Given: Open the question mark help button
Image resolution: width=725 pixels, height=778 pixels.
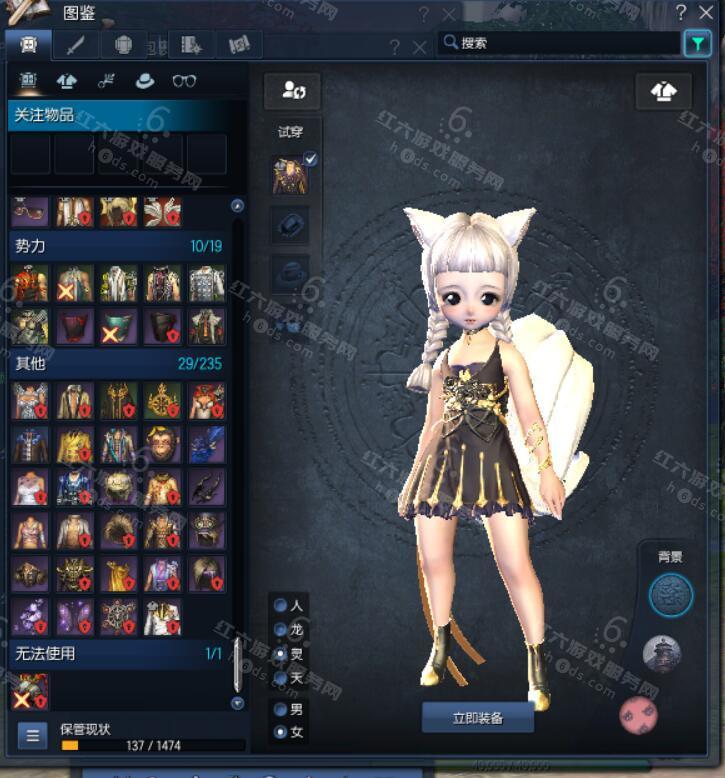Looking at the screenshot, I should pos(680,13).
